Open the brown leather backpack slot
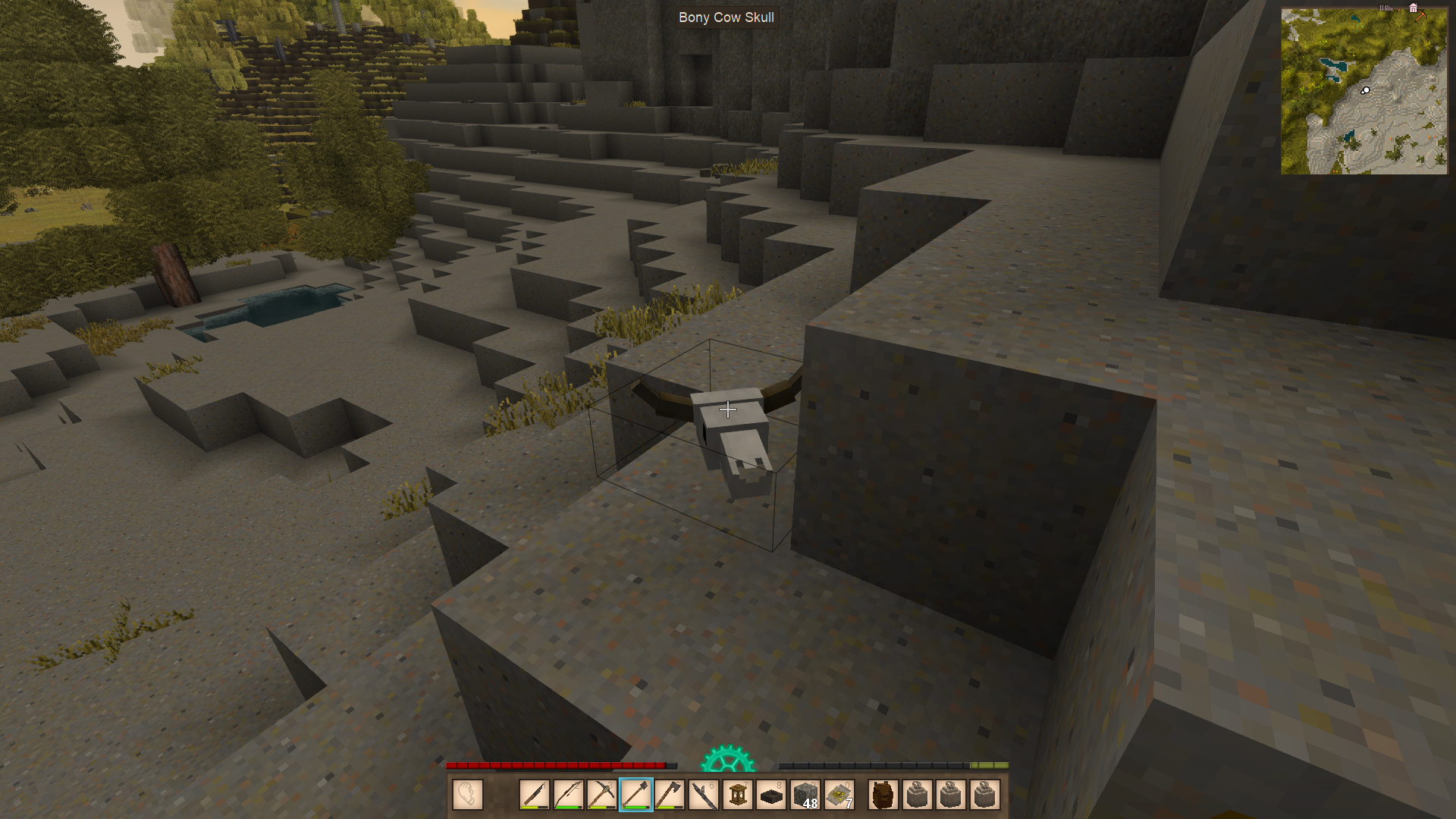Screen dimensions: 1456x819 [883, 795]
